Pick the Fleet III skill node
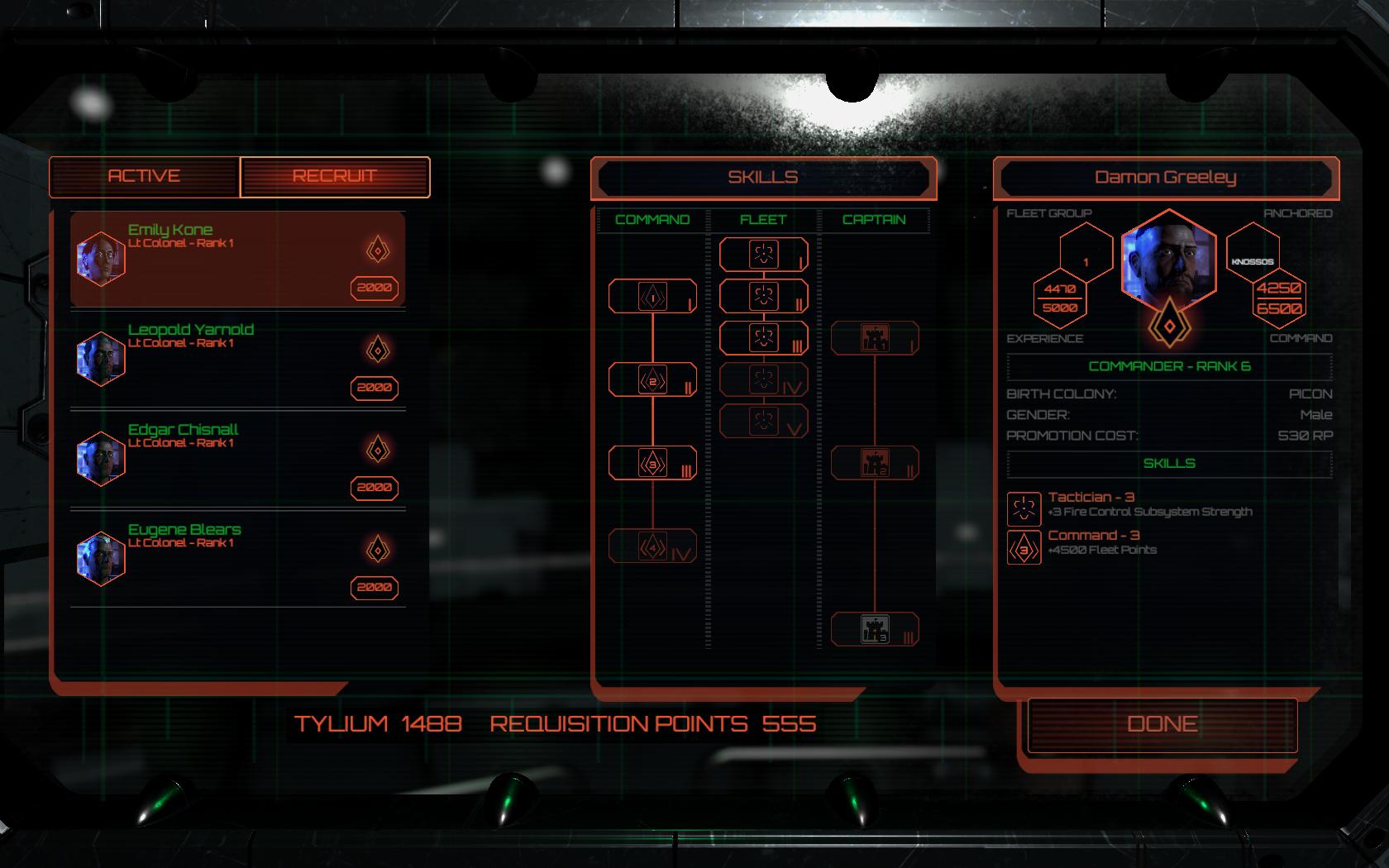The width and height of the screenshot is (1389, 868). point(761,337)
